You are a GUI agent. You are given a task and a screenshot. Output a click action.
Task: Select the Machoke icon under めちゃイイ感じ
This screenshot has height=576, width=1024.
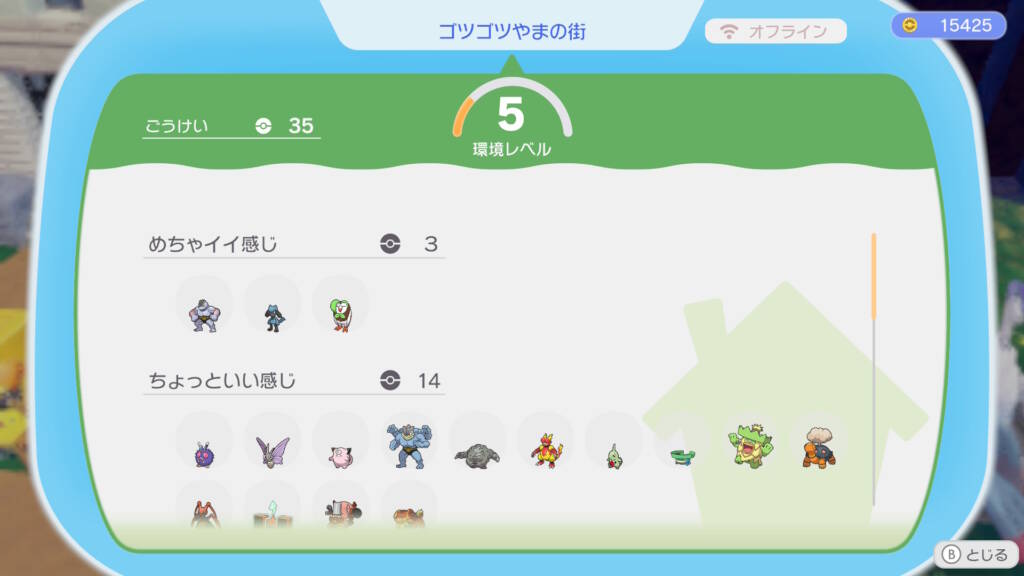(x=204, y=313)
